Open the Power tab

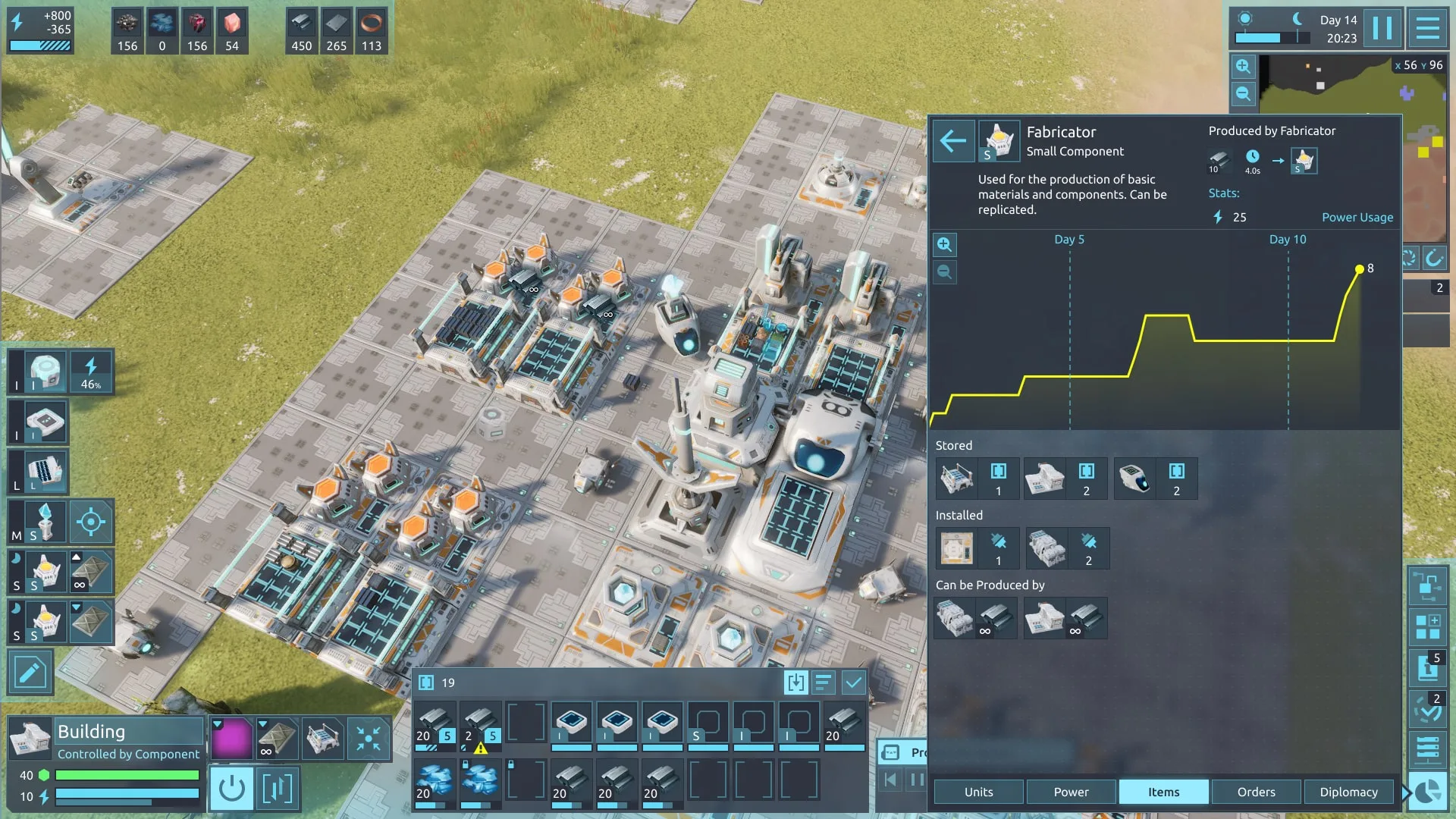coord(1071,792)
